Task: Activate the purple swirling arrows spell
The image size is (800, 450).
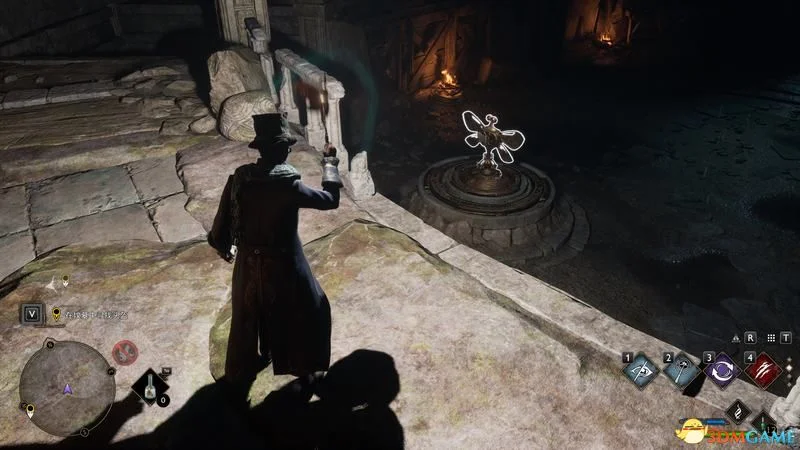Action: click(x=722, y=370)
